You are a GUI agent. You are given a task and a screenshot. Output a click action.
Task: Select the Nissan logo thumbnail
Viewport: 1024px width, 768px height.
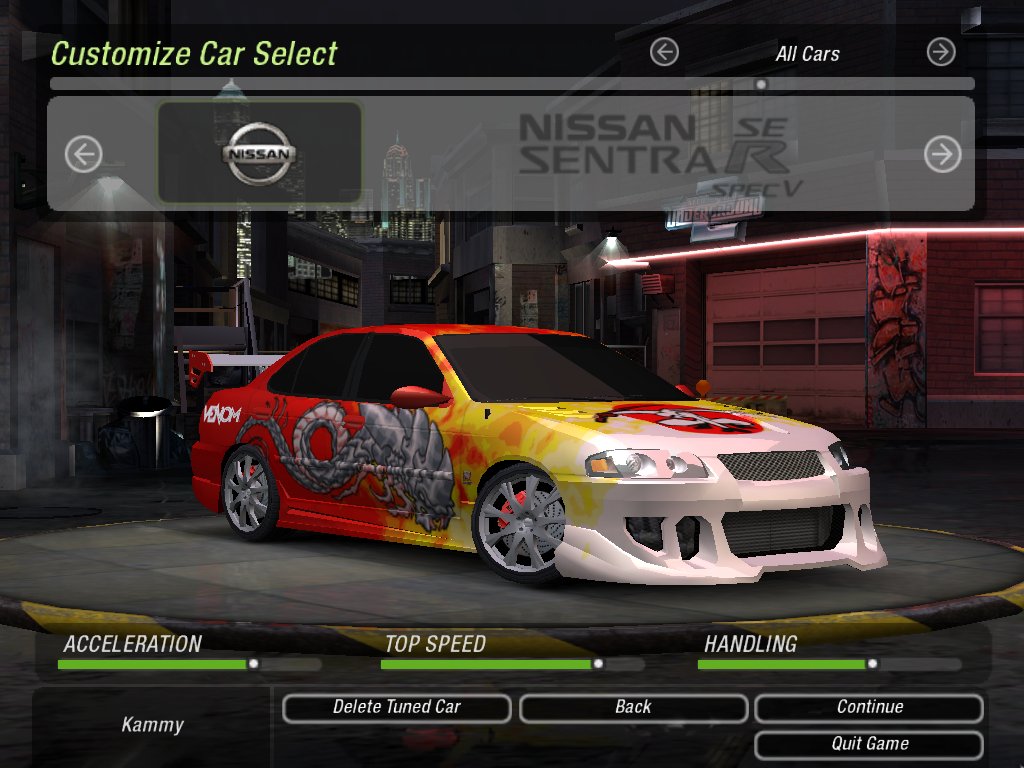(260, 153)
